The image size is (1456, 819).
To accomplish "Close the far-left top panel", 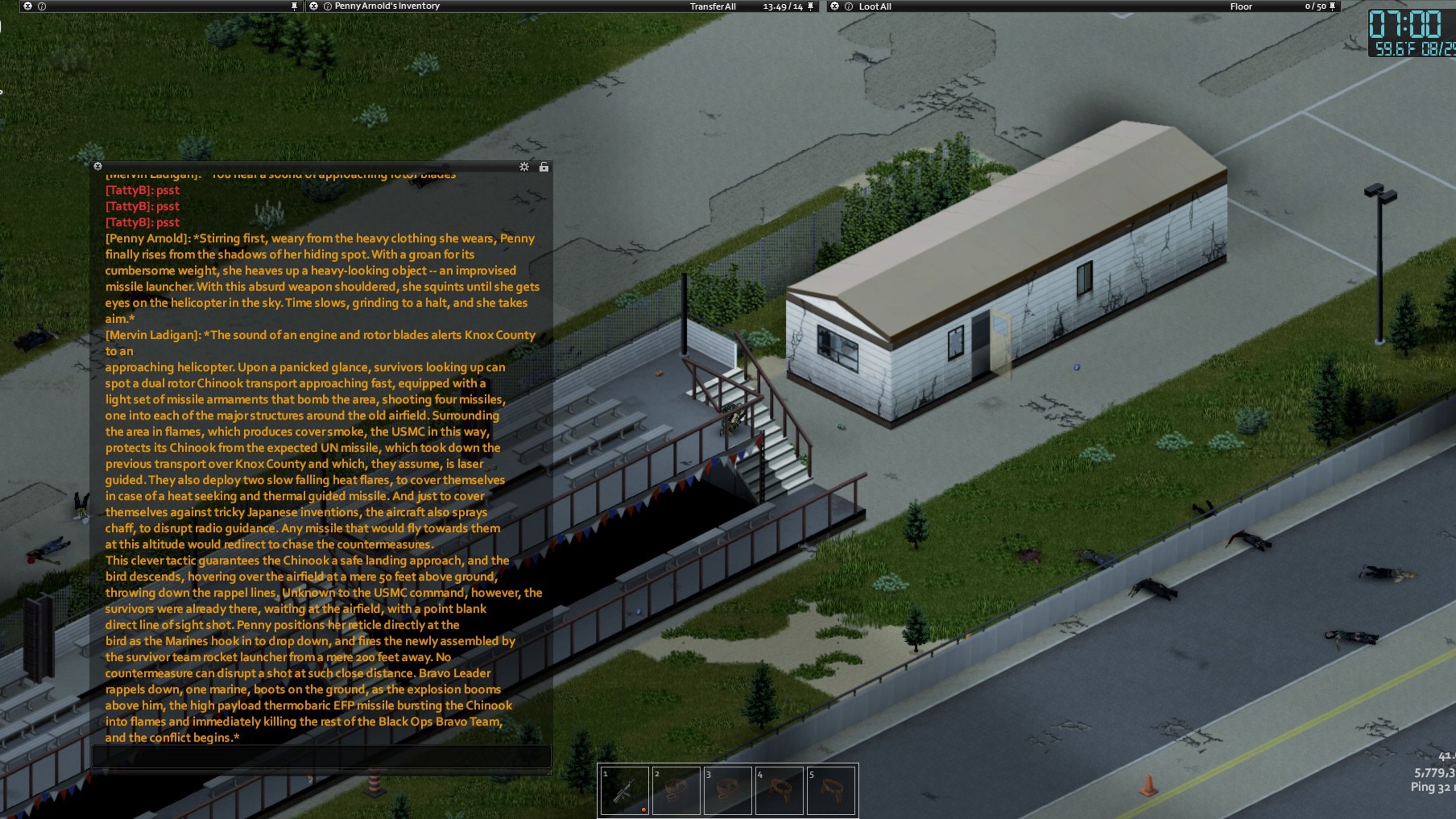I will (27, 6).
